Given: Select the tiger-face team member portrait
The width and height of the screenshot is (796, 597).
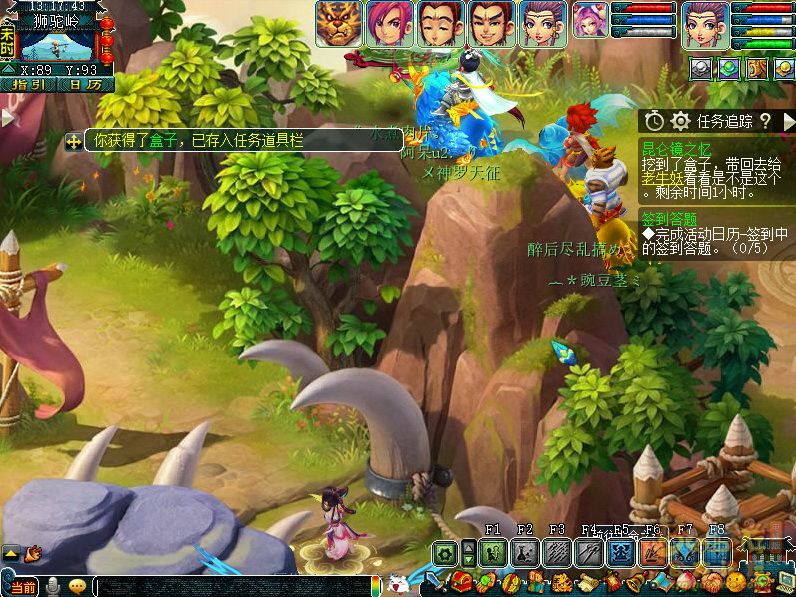Looking at the screenshot, I should click(339, 23).
